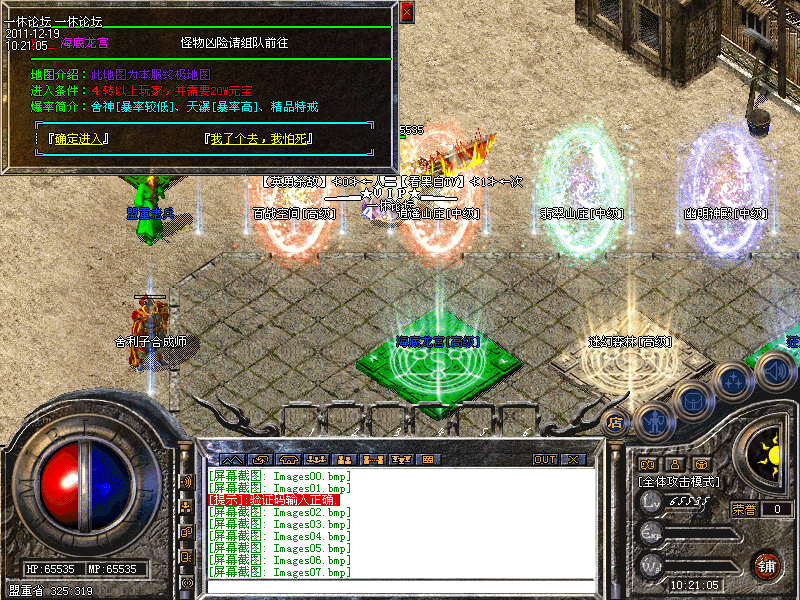The width and height of the screenshot is (800, 600).
Task: Click the OUT button on chat bar
Action: [x=545, y=459]
